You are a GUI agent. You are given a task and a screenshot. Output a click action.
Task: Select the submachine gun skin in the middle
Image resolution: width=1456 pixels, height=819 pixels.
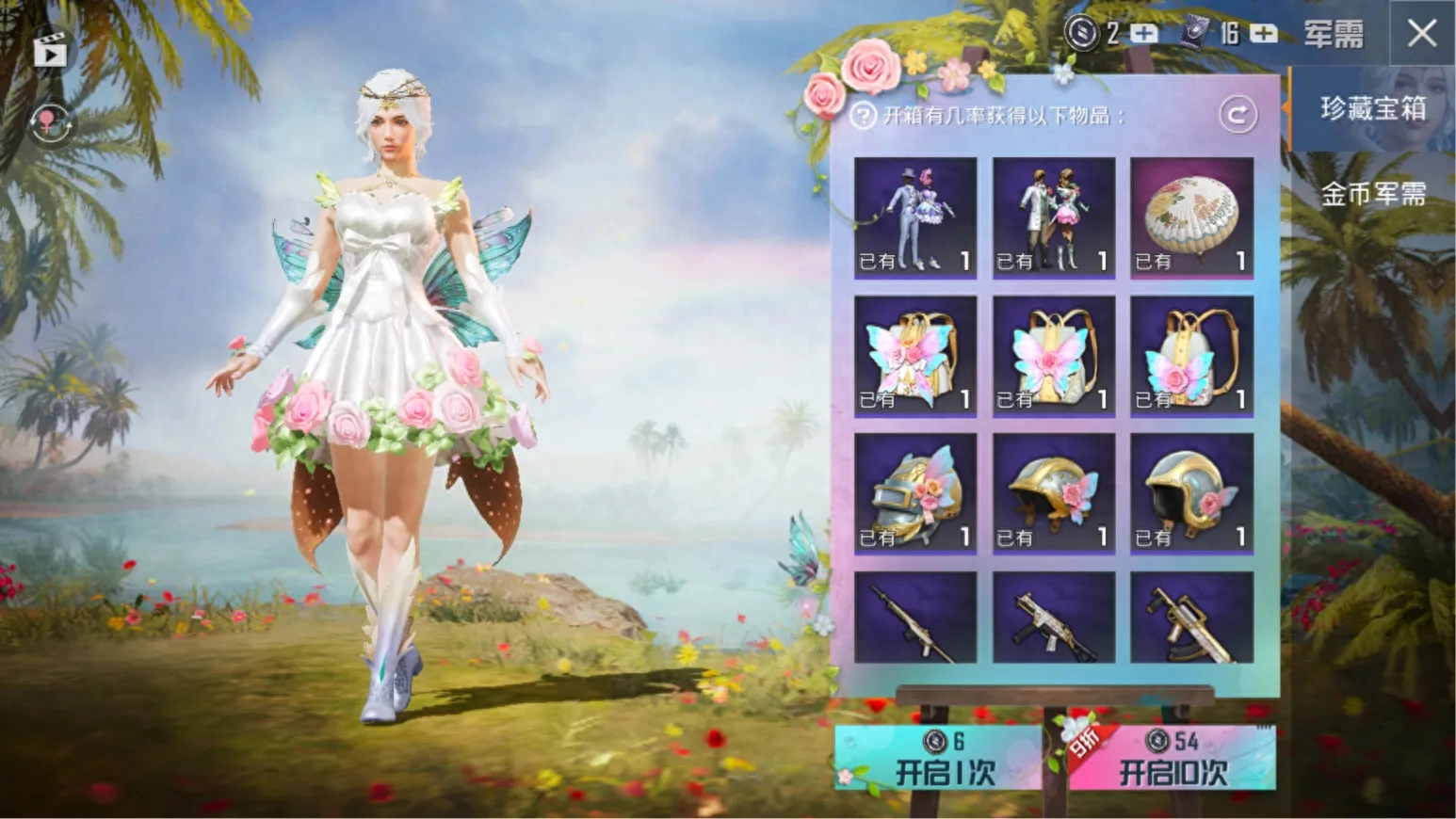1054,618
